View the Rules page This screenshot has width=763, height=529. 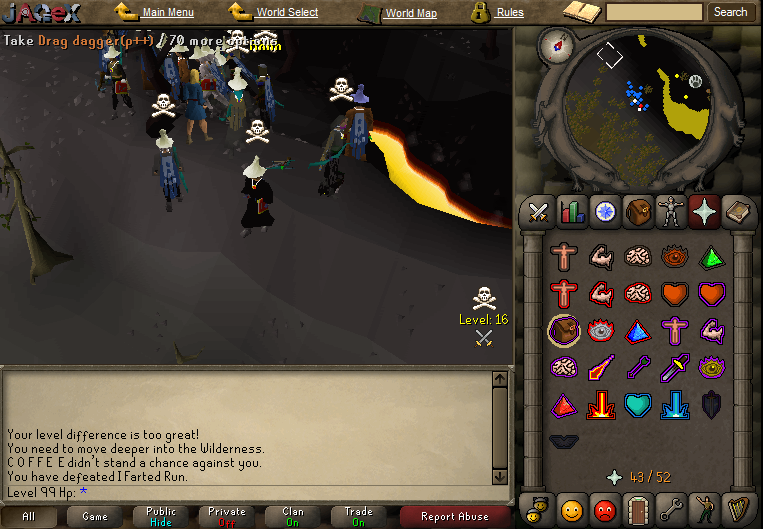click(509, 13)
